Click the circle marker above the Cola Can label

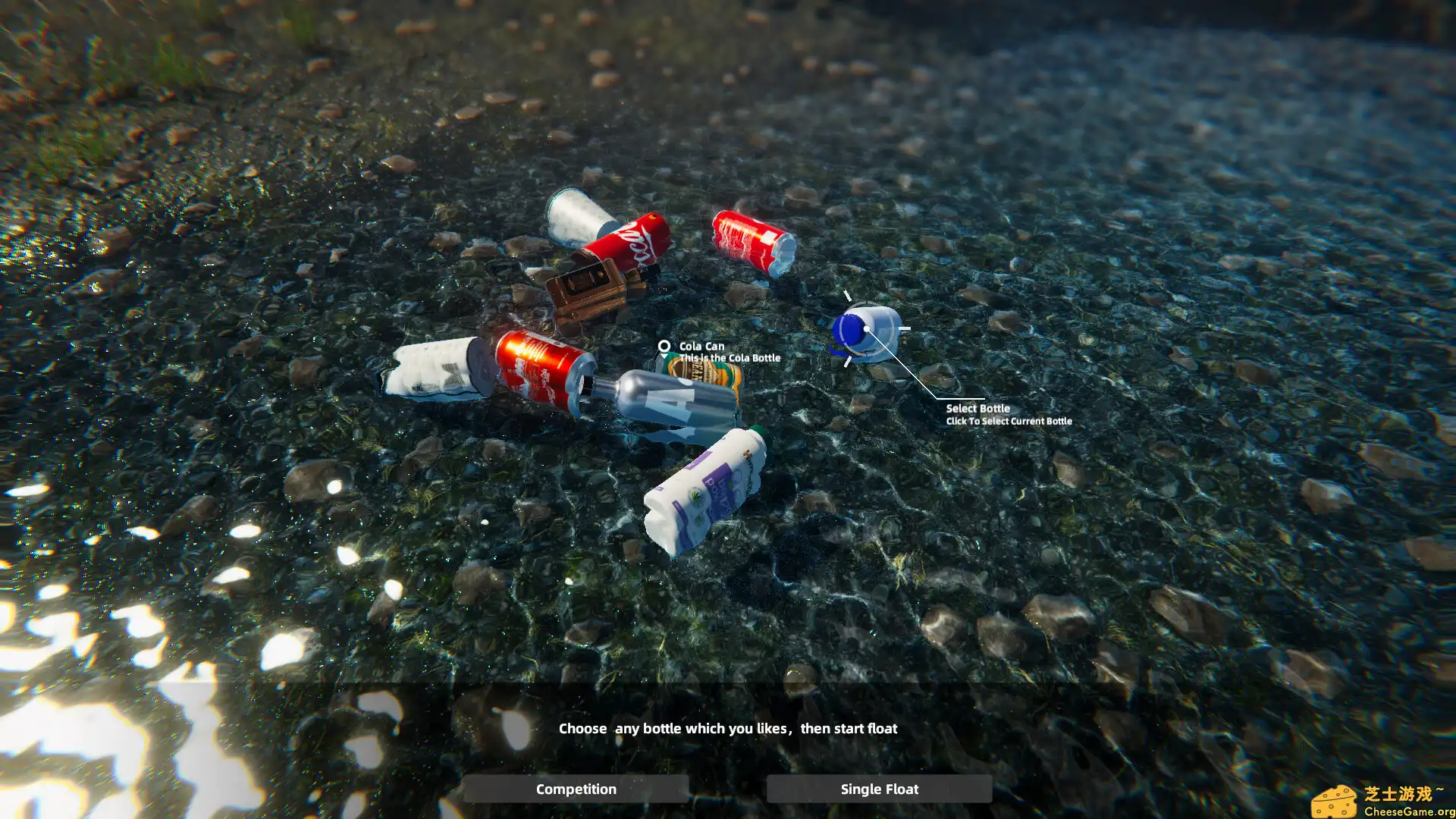pyautogui.click(x=665, y=346)
